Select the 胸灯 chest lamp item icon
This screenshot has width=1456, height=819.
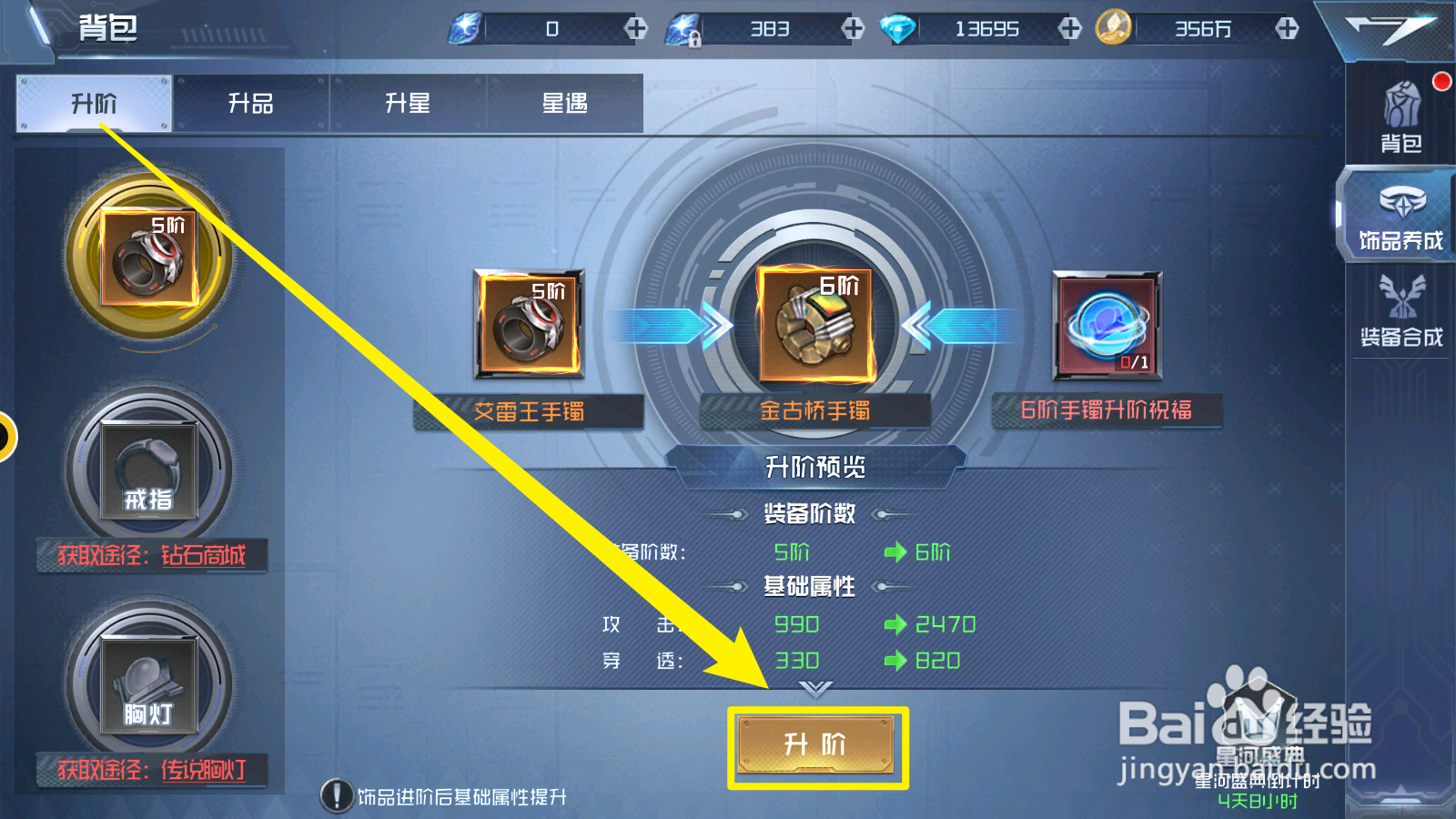point(148,687)
